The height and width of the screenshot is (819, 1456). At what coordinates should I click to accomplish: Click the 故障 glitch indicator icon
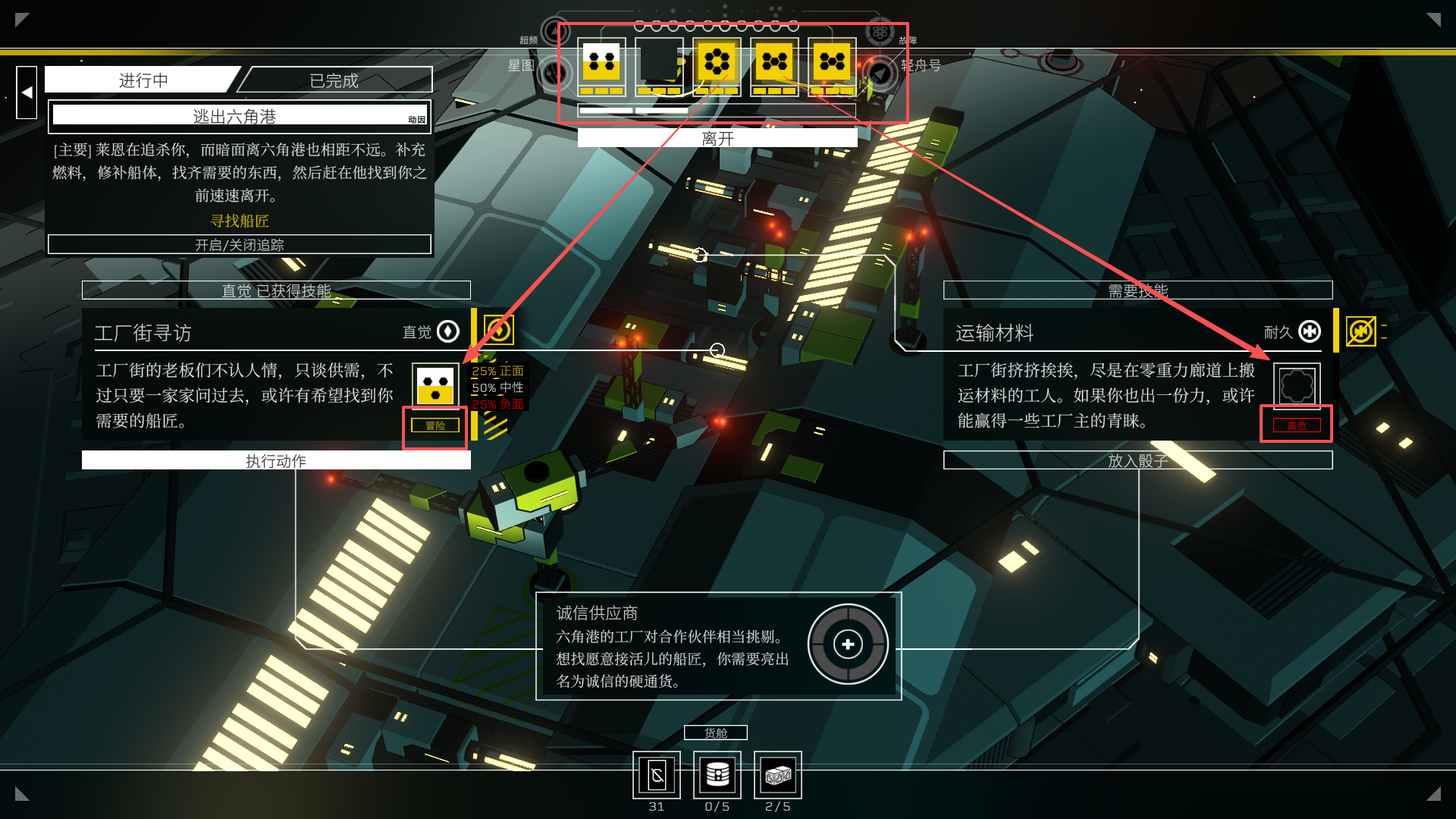coord(880,32)
